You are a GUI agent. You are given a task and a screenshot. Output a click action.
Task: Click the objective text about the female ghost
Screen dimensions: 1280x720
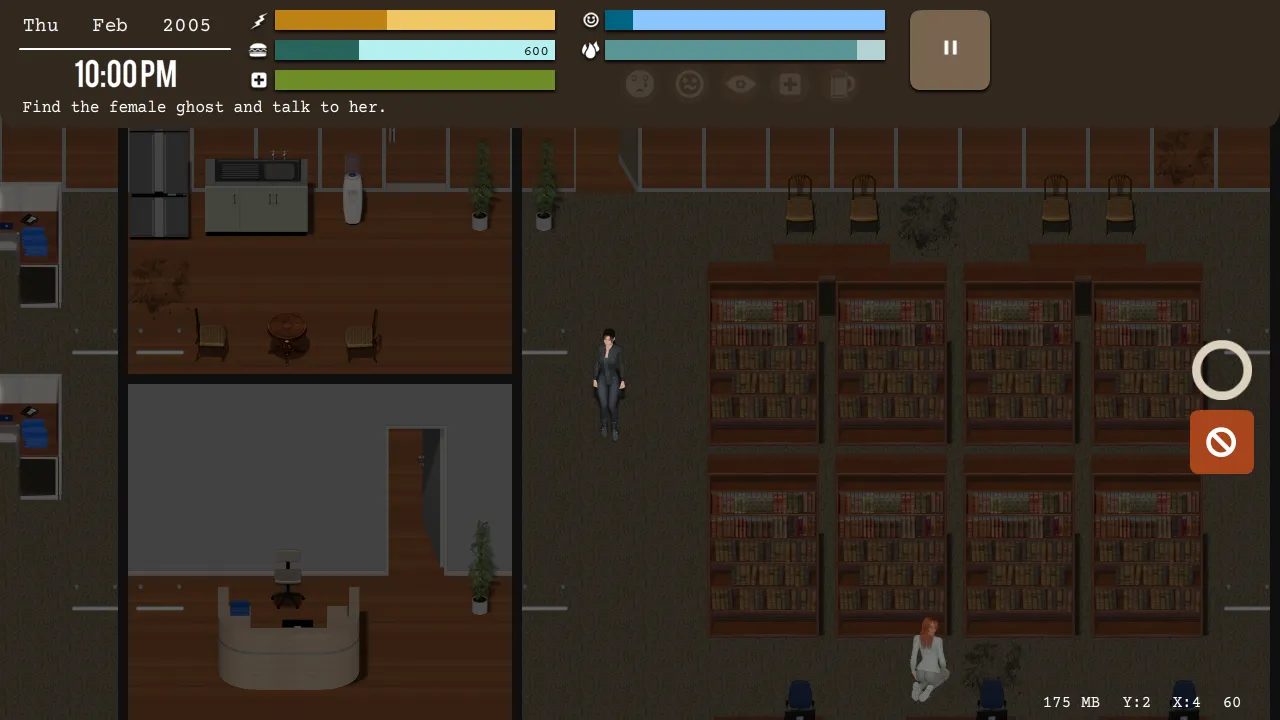point(203,107)
